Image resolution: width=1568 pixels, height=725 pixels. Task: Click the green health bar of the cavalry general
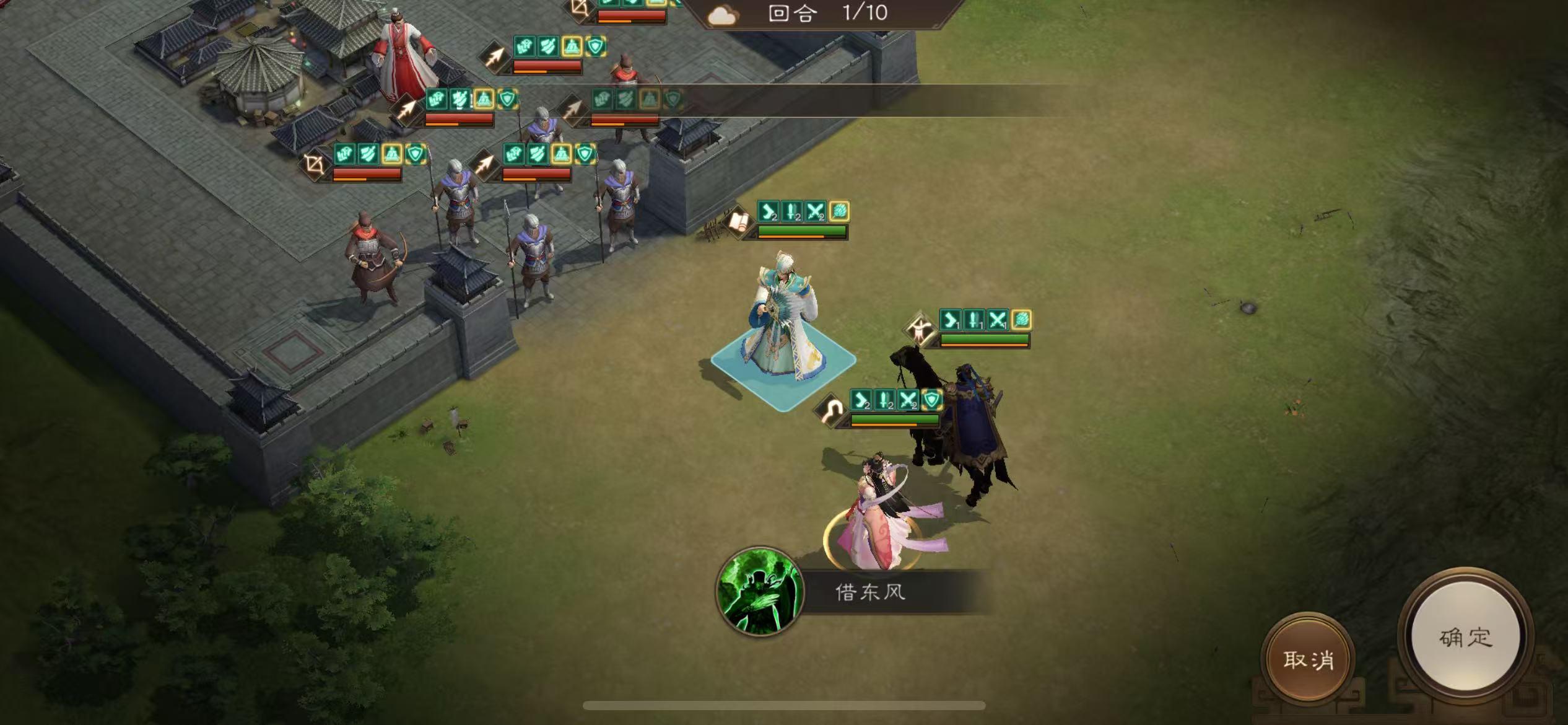tap(897, 418)
